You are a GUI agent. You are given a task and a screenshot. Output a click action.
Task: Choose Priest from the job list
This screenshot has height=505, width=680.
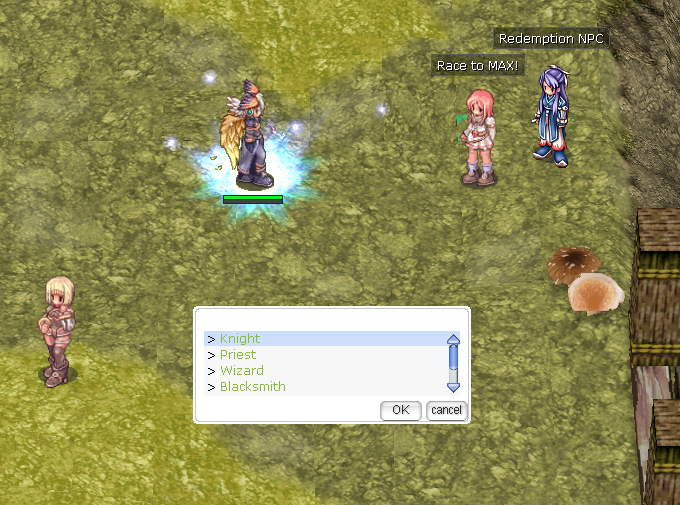[x=238, y=355]
